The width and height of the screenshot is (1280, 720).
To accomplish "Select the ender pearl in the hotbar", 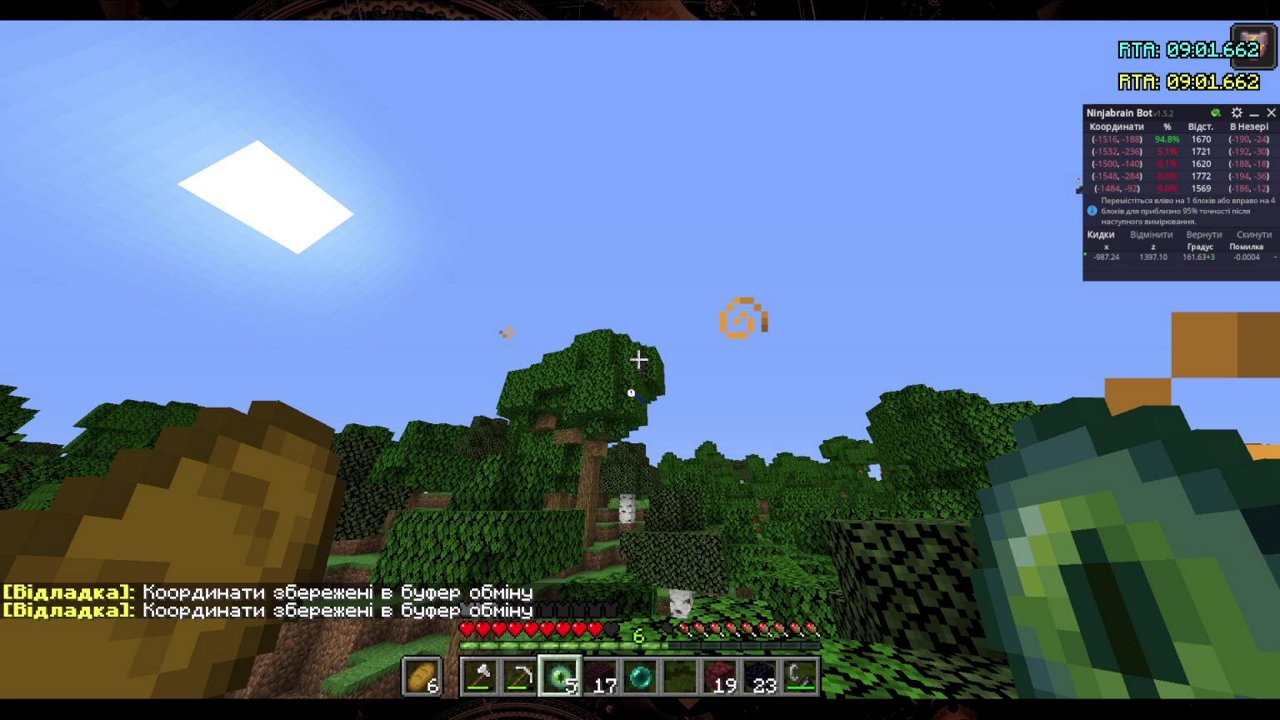I will pos(640,673).
